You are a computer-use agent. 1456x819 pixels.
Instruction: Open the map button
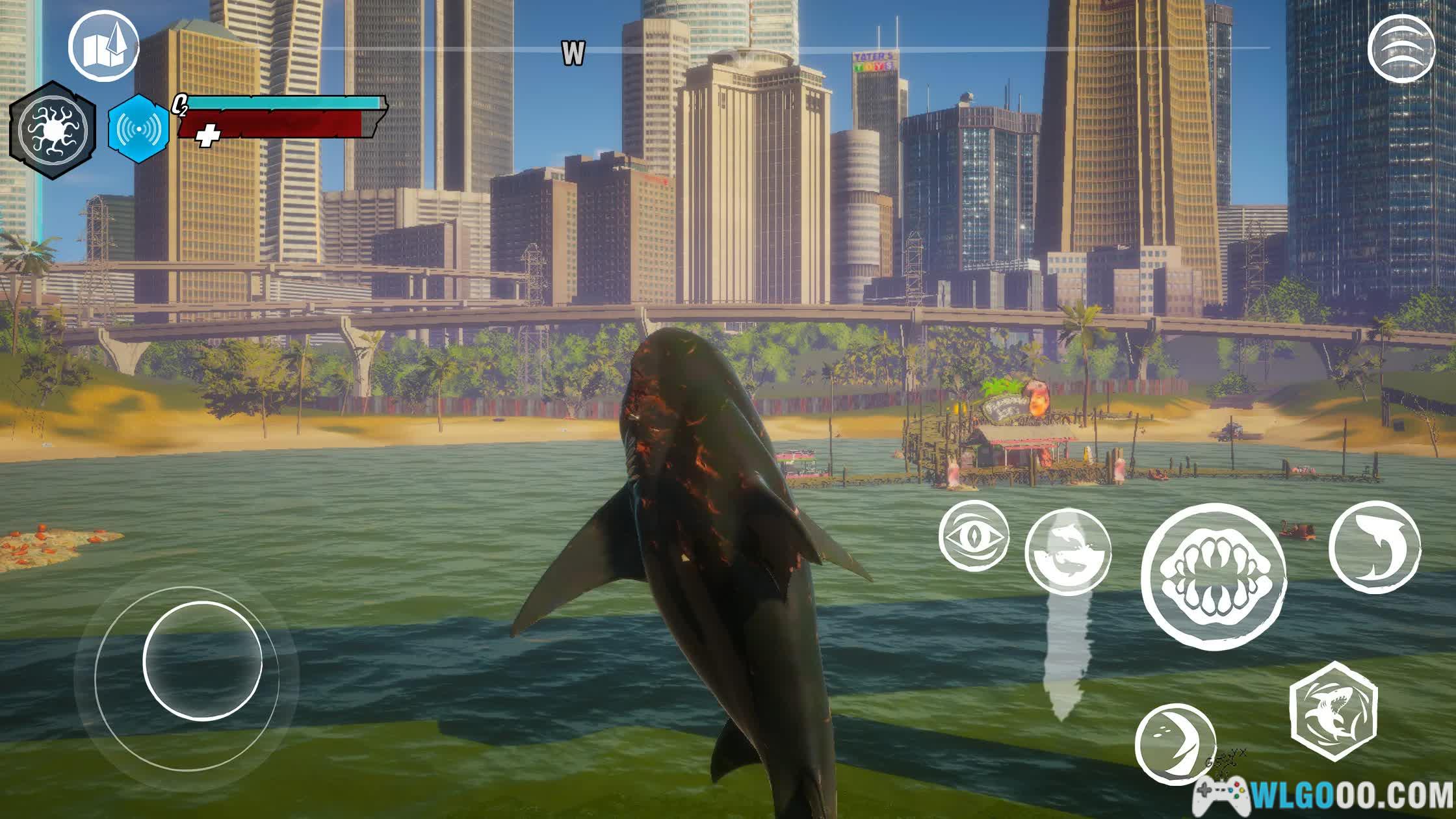(x=104, y=45)
